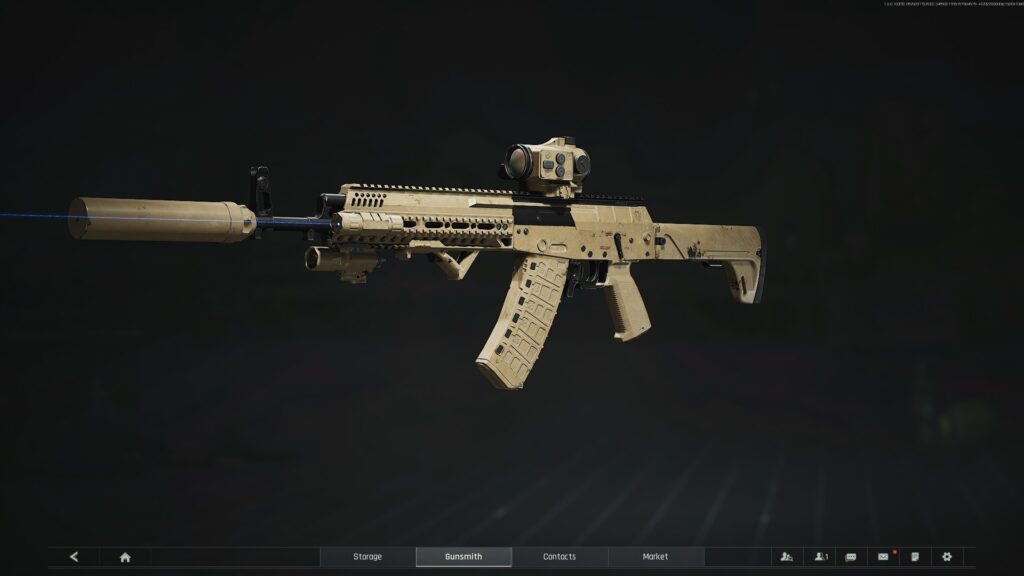Go back with the left arrow button
Viewport: 1024px width, 576px height.
74,557
